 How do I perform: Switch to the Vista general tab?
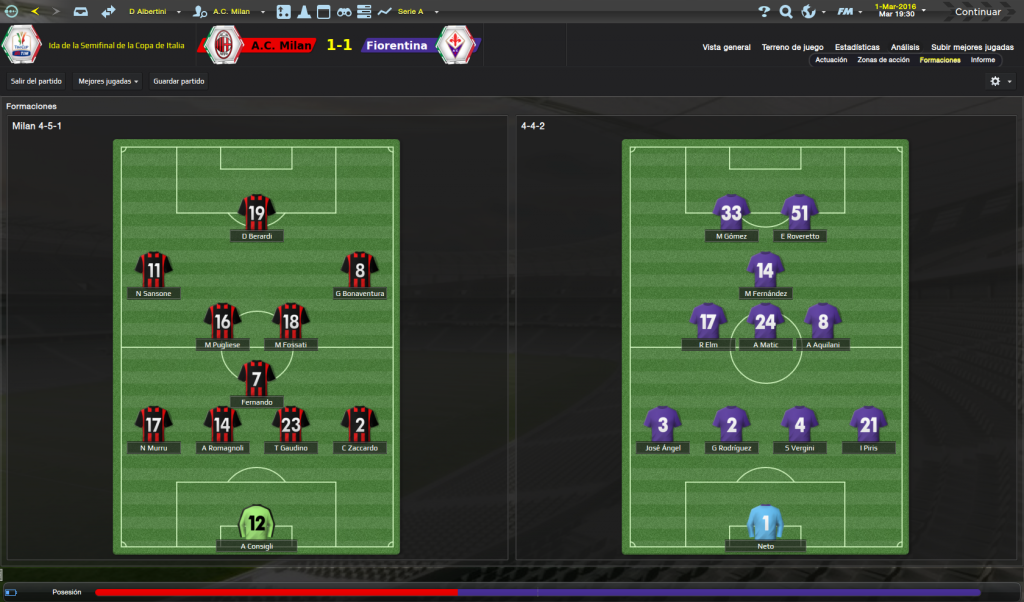[x=726, y=47]
